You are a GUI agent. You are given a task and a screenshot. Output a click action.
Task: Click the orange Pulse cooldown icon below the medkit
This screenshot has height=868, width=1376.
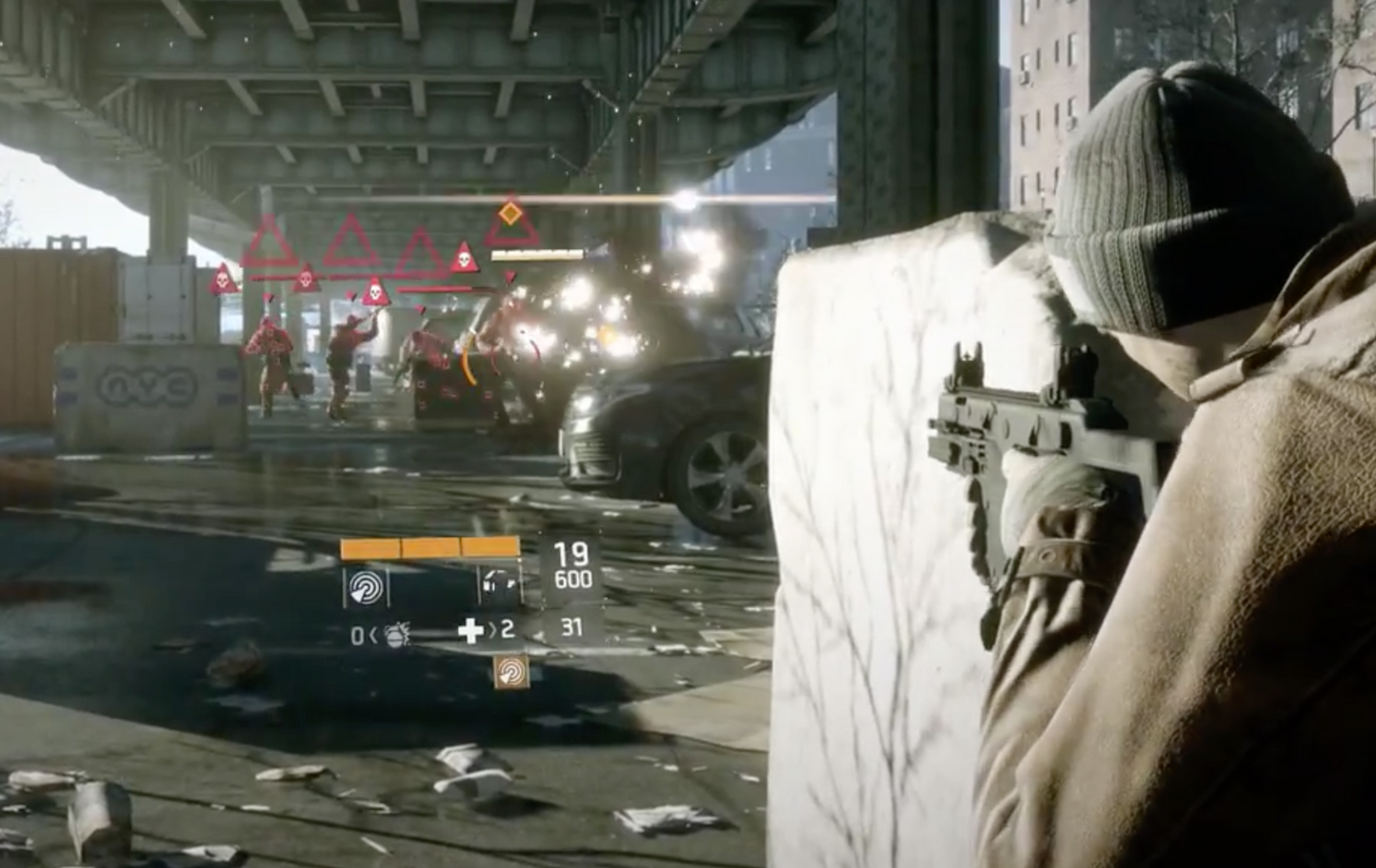[x=511, y=671]
